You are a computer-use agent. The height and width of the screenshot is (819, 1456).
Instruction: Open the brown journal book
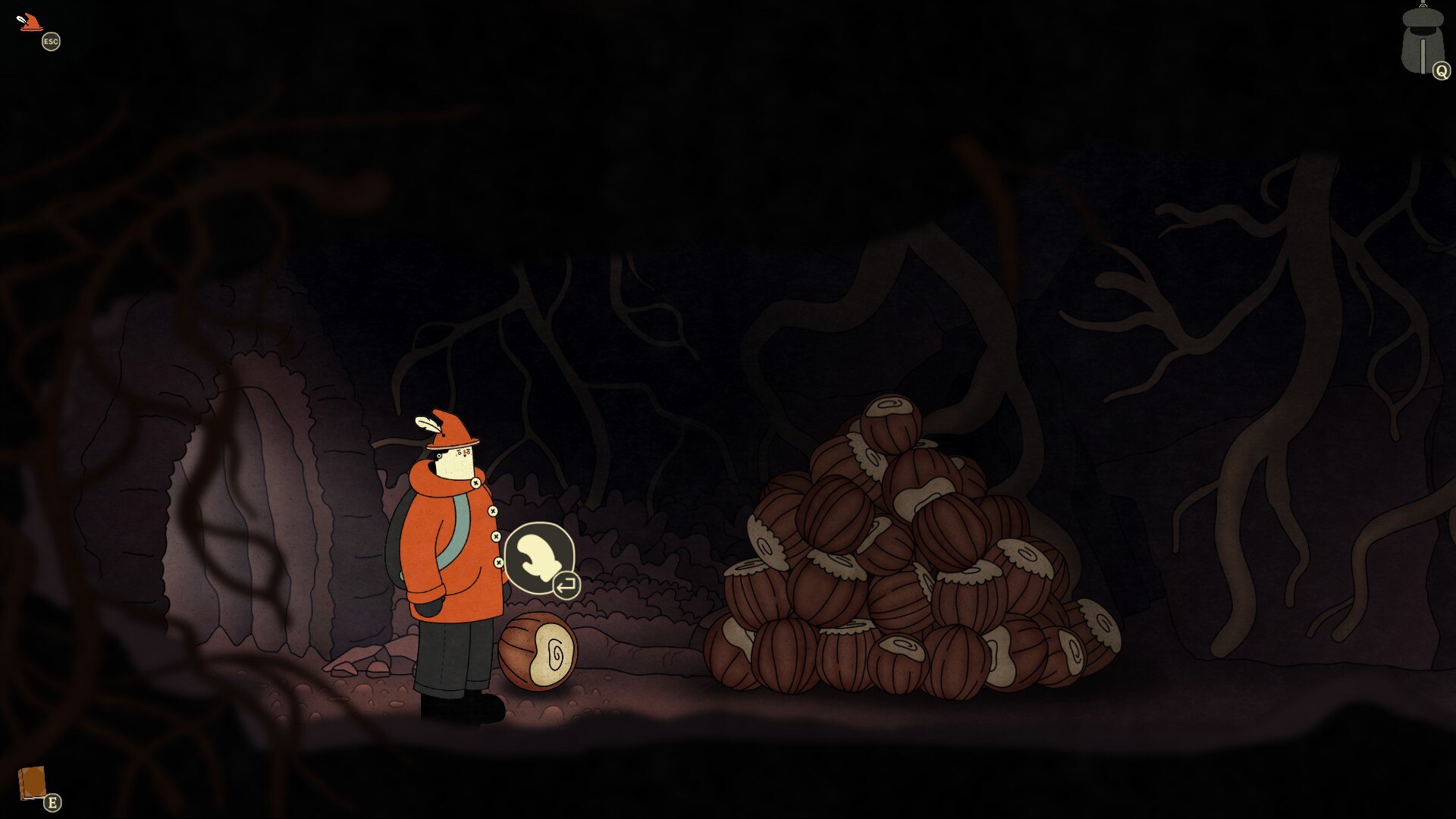point(33,783)
